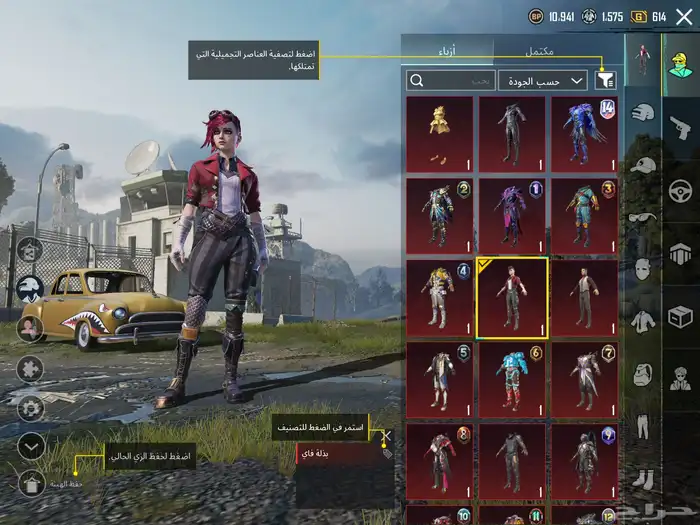Select the blue winged outfit numbered 14
Viewport: 700px width, 525px height.
click(584, 134)
